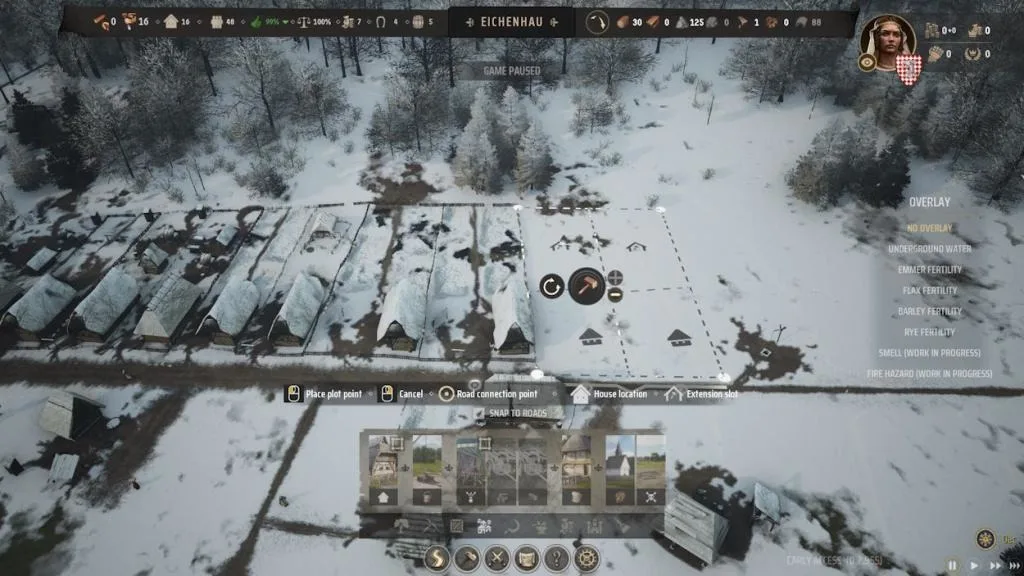Screen dimensions: 1024x576
Task: Open the crossed swords army menu
Action: [497, 559]
